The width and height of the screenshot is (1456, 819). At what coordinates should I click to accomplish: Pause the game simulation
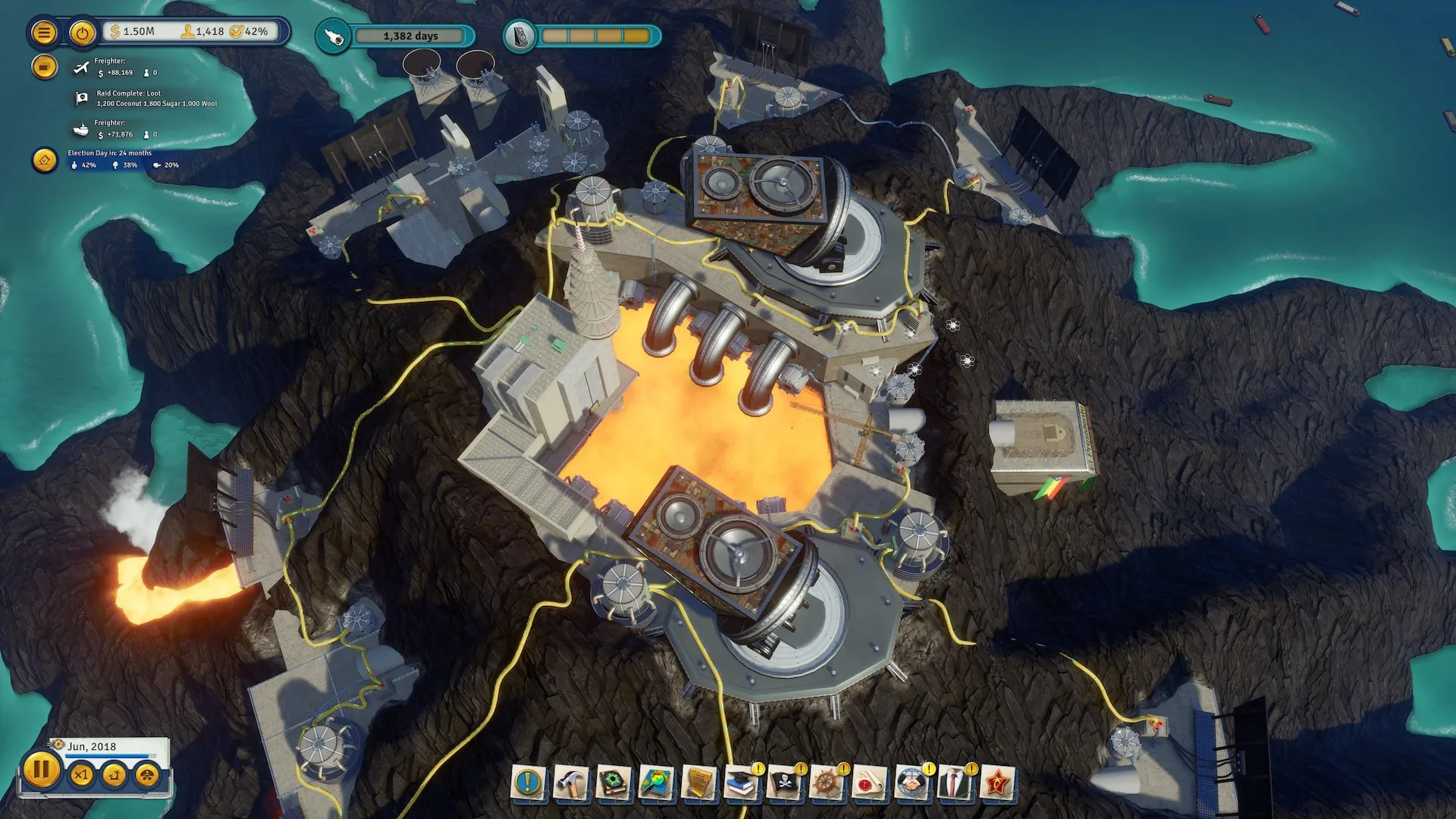[x=41, y=770]
